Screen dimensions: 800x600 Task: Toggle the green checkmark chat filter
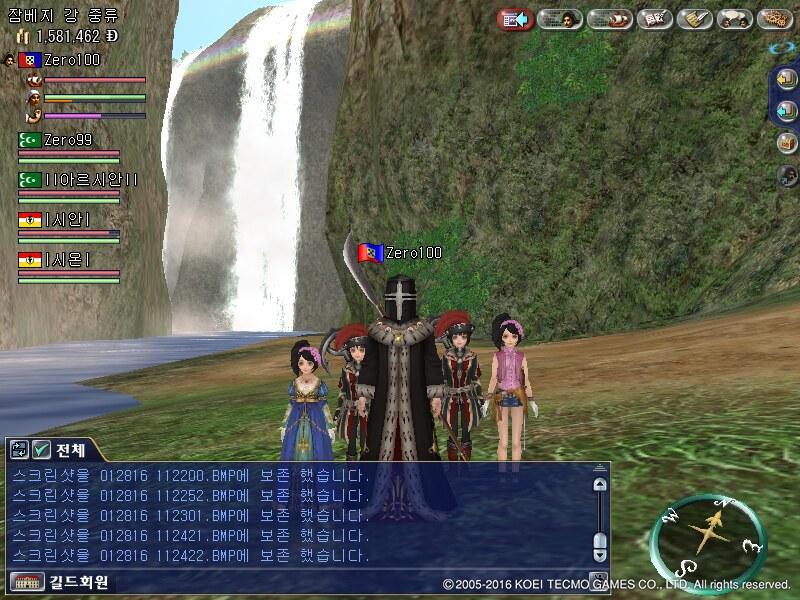click(x=42, y=450)
